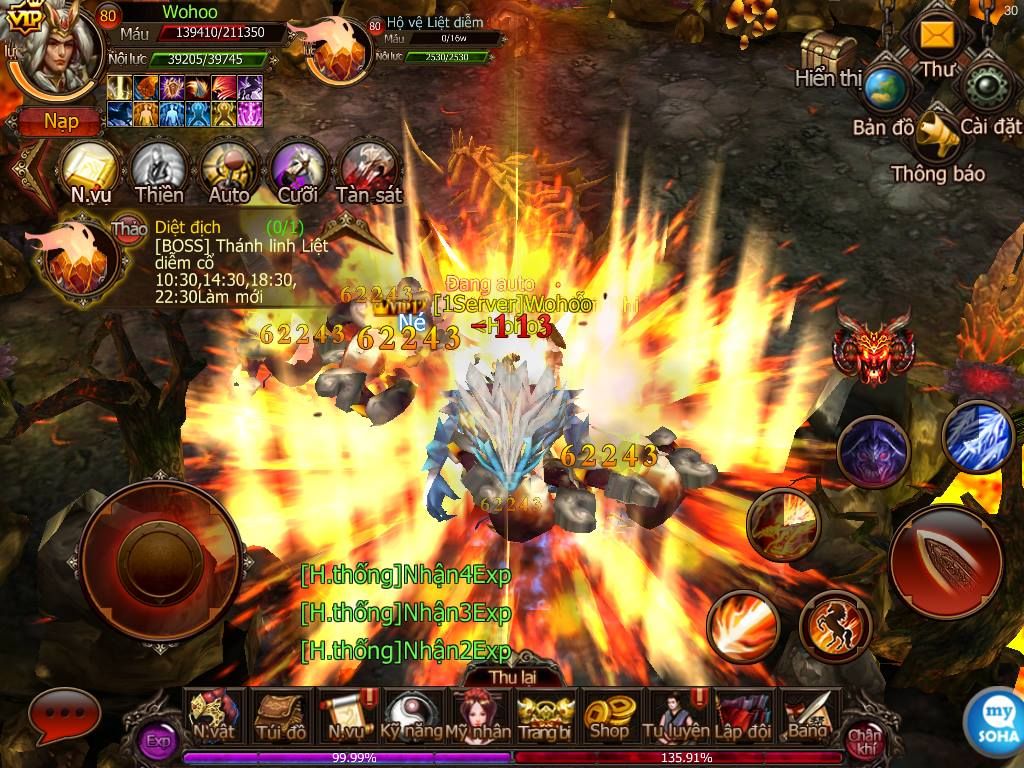Open the Trang bị equipment menu
The image size is (1024, 768).
coord(543,714)
